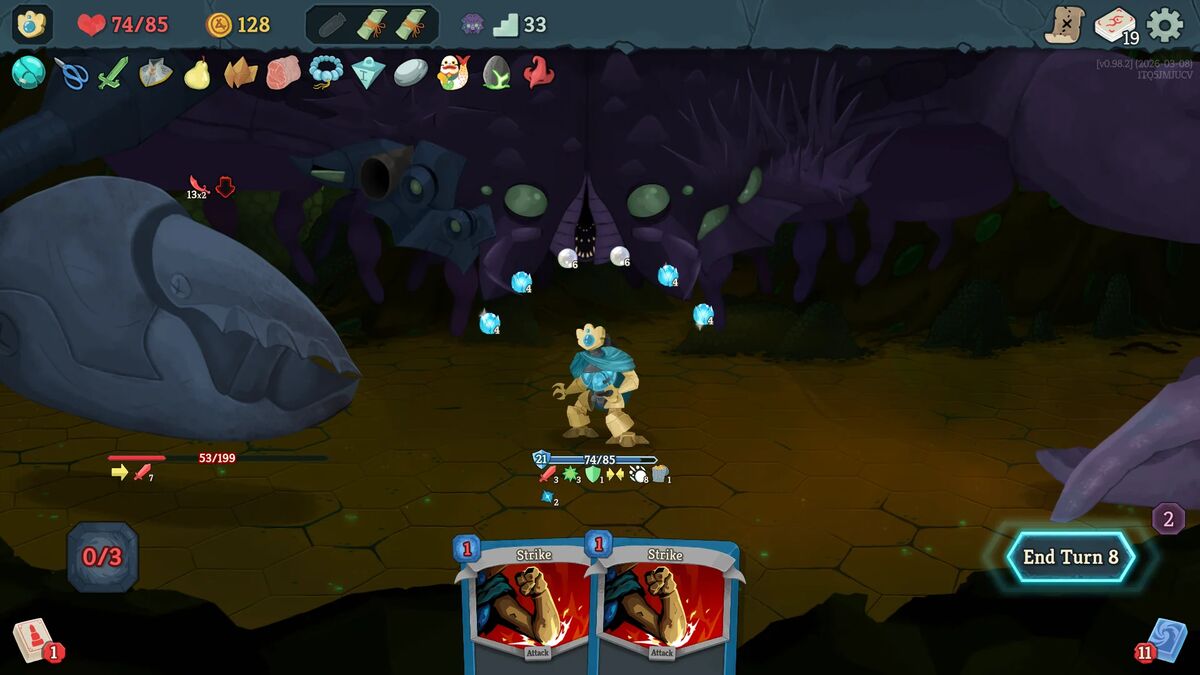Check the green sword relic
The width and height of the screenshot is (1200, 675).
(x=113, y=73)
